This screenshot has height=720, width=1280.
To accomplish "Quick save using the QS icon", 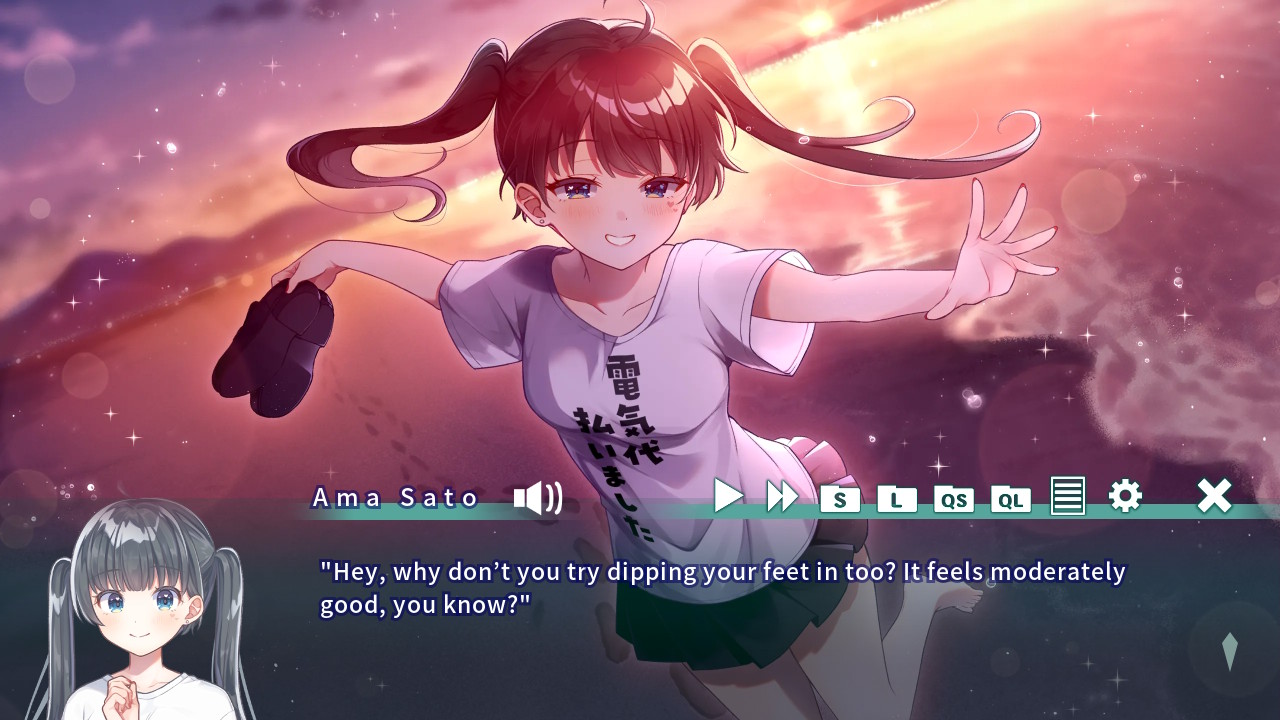I will click(954, 499).
